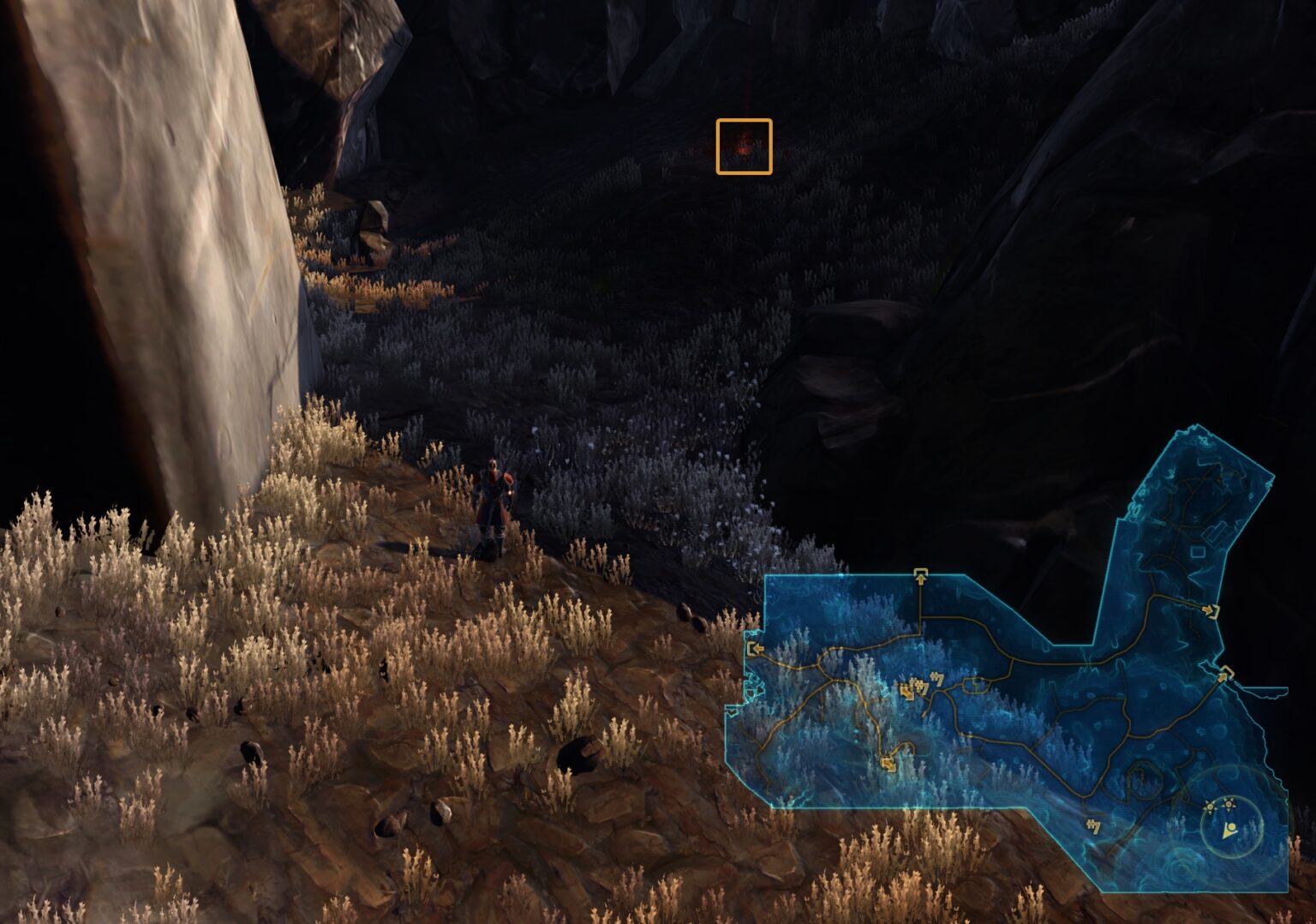Screen dimensions: 1316x924
Task: Click the rightmost sun-shaped enemy icon on the map
Action: pyautogui.click(x=1229, y=802)
